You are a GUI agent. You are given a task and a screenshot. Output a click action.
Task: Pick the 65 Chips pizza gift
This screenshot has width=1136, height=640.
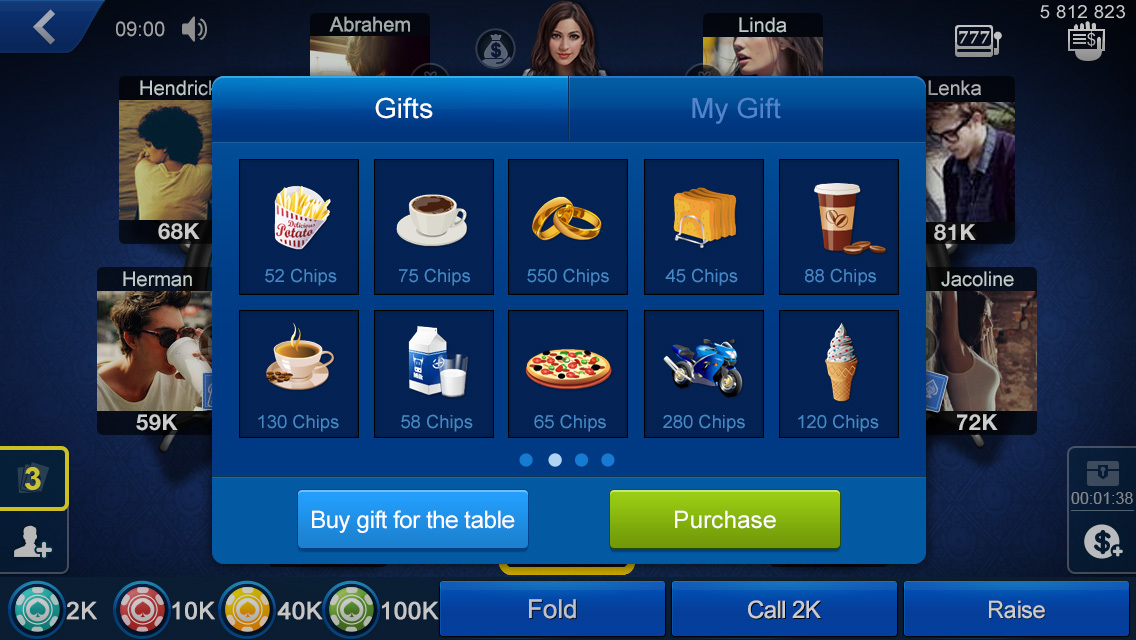[568, 374]
